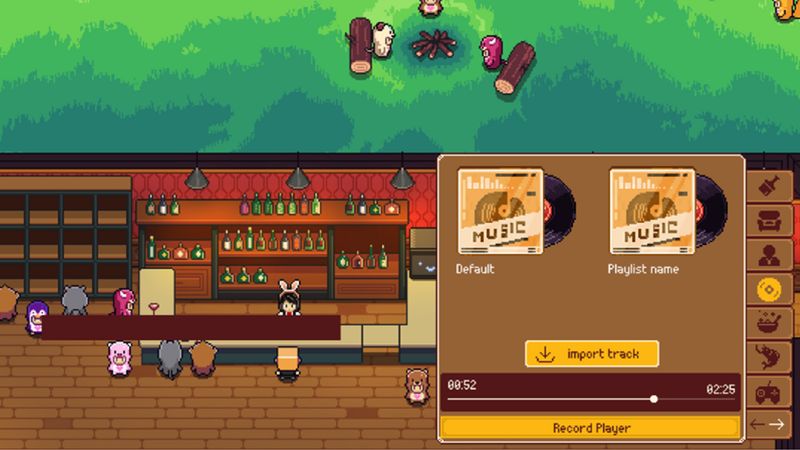Open the game controller tab
This screenshot has height=450, width=800.
(x=771, y=391)
